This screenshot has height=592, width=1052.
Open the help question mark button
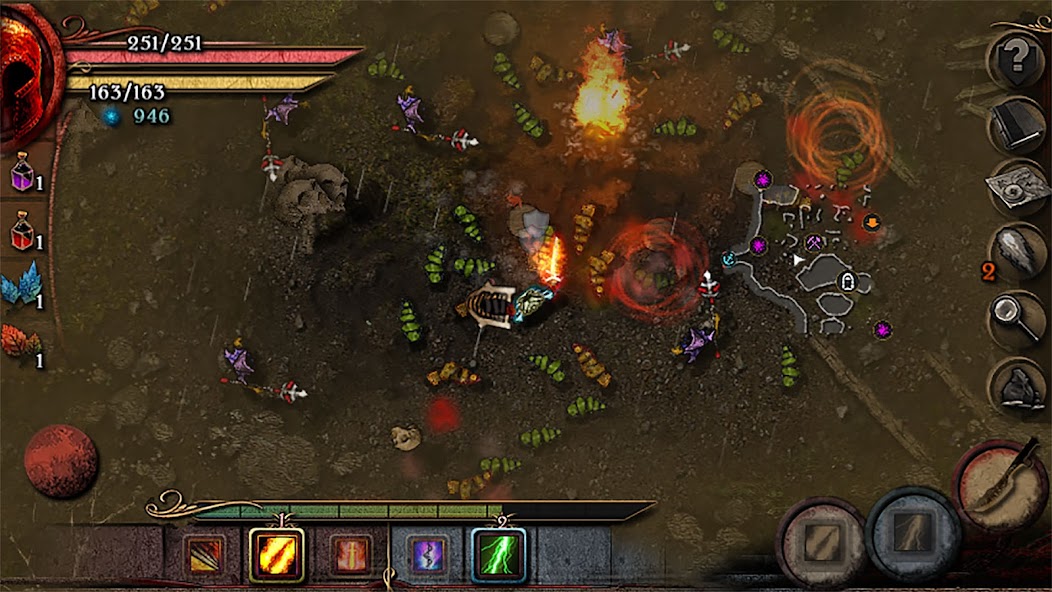tap(1018, 60)
